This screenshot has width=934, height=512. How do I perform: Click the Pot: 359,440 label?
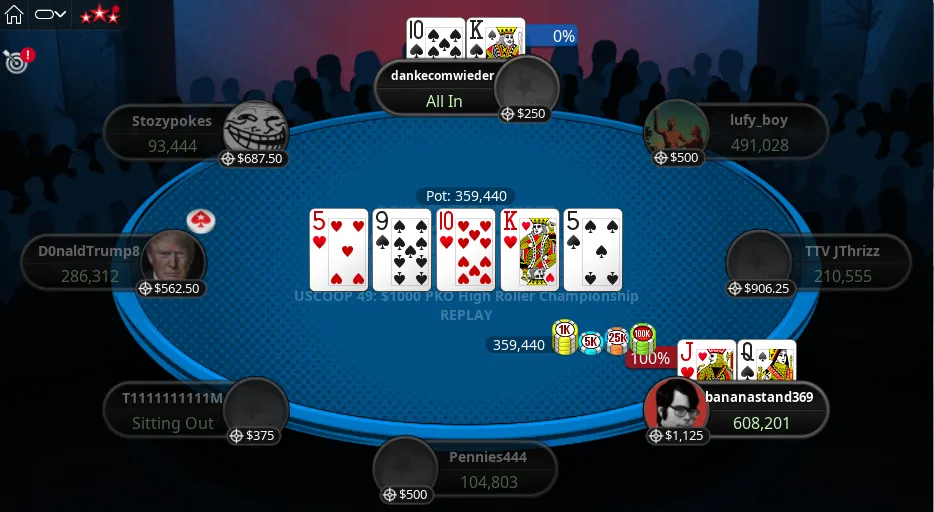tap(466, 196)
